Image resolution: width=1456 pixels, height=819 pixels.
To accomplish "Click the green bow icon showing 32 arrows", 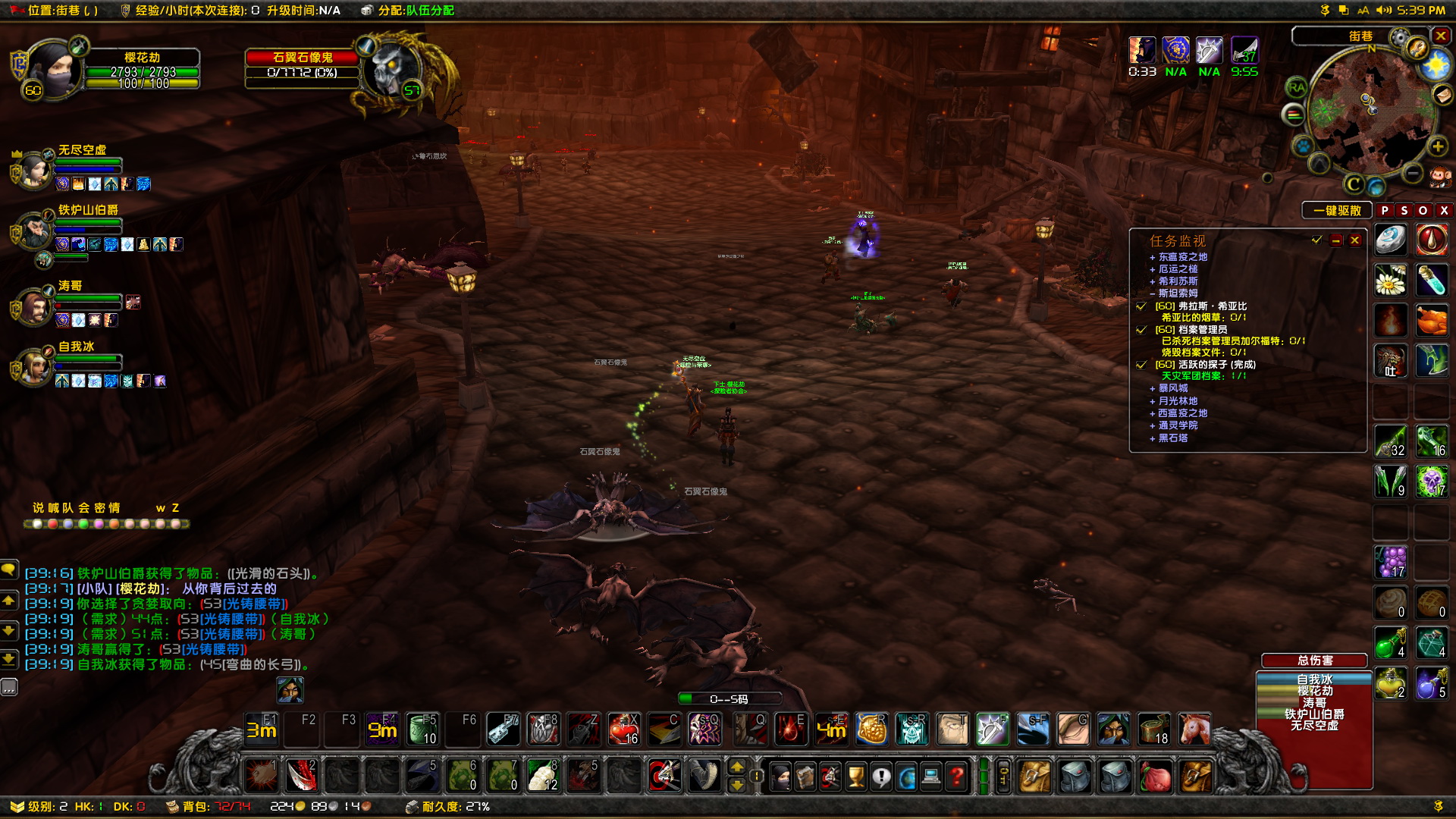I will (x=1392, y=442).
